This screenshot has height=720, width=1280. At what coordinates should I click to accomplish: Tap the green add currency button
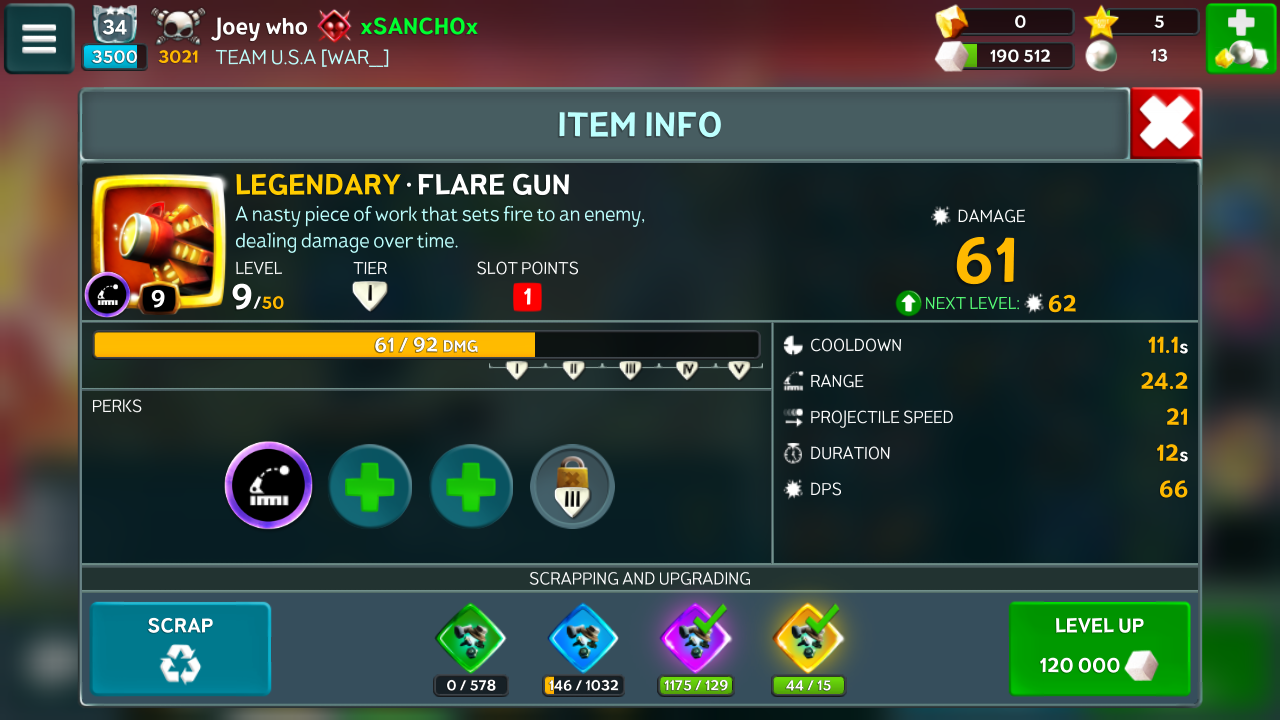tap(1240, 39)
